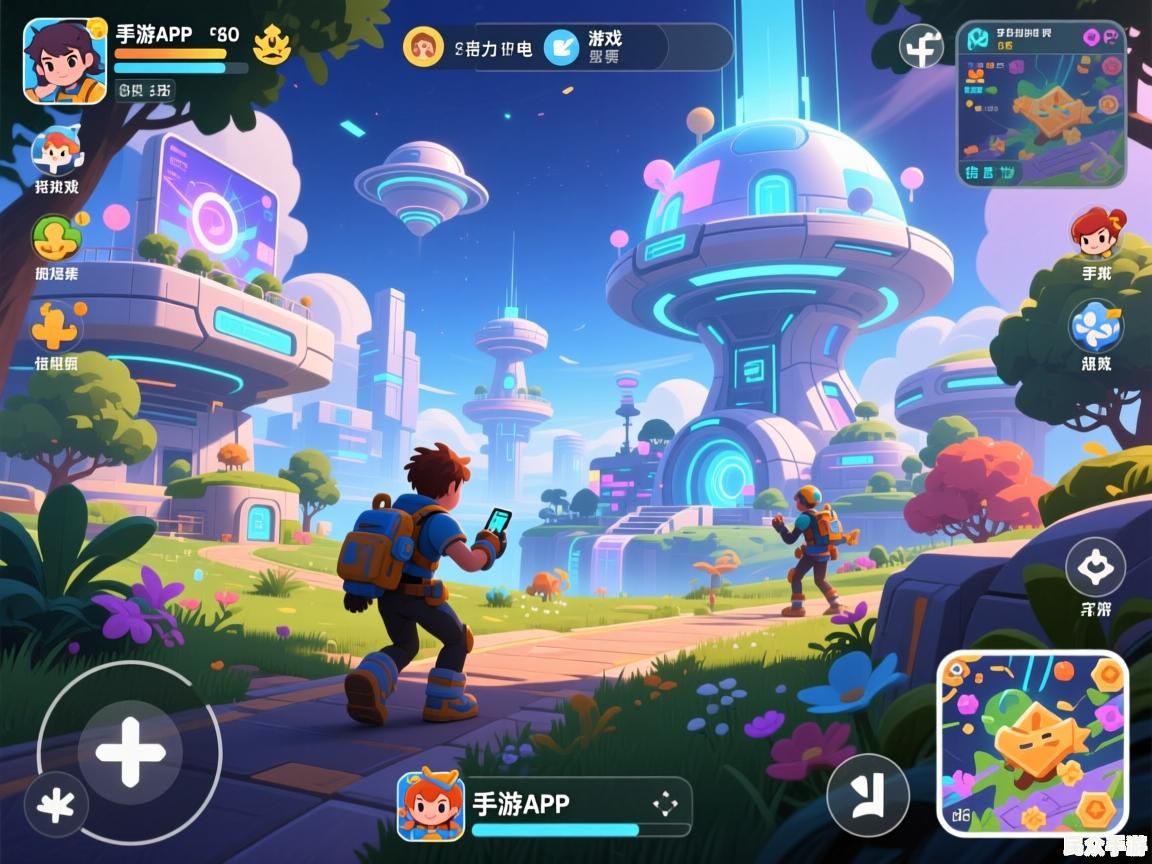
Task: Open the gold star treasure map thumbnail
Action: pyautogui.click(x=1034, y=743)
